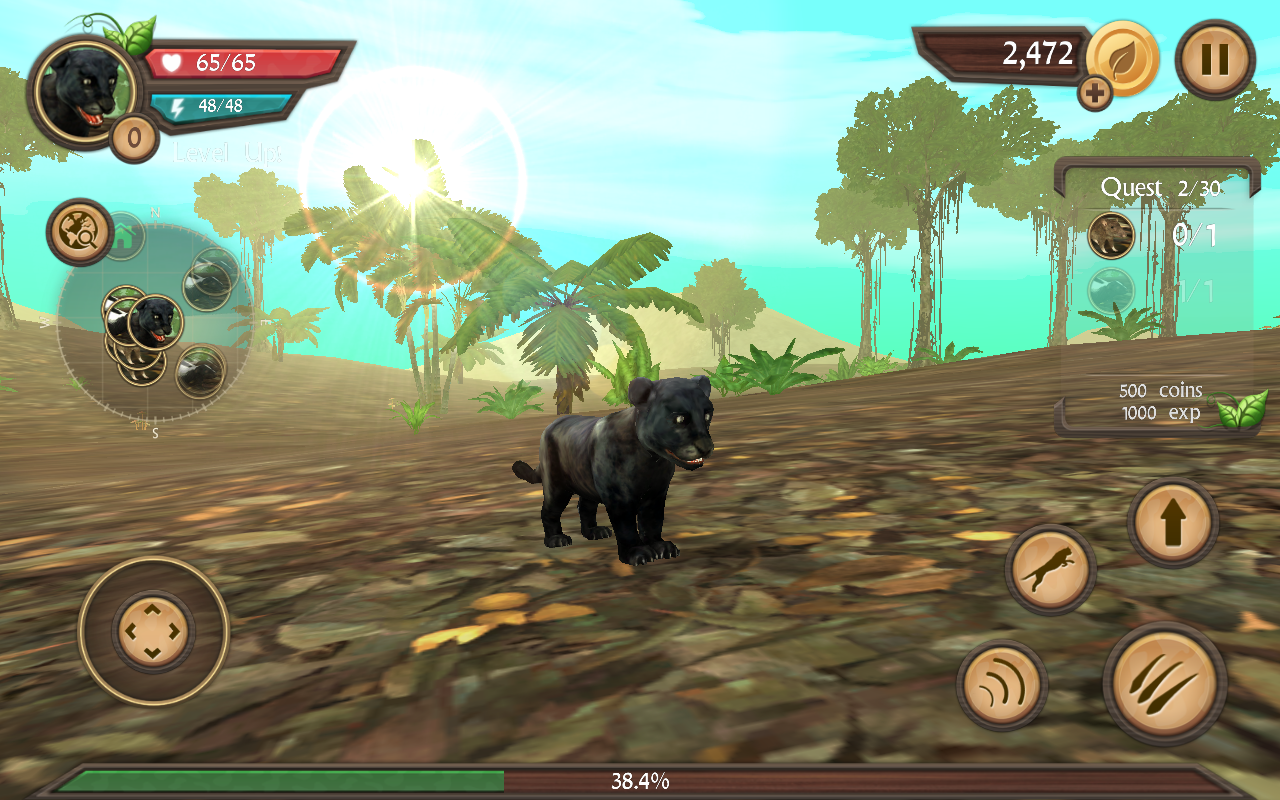
Task: Click the plus to buy more coins
Action: [x=1095, y=93]
